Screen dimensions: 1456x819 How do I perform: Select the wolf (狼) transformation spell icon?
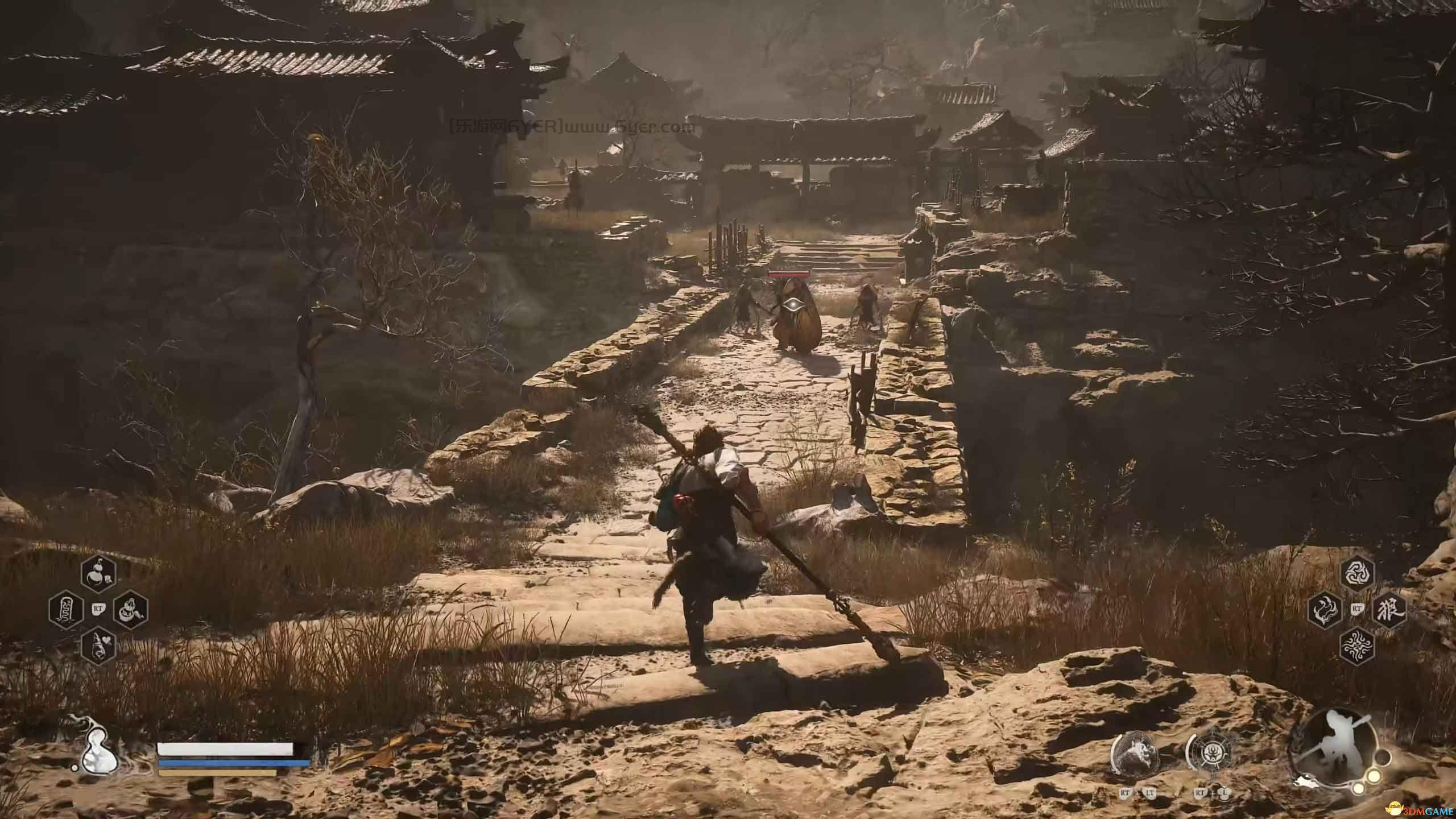click(1389, 611)
